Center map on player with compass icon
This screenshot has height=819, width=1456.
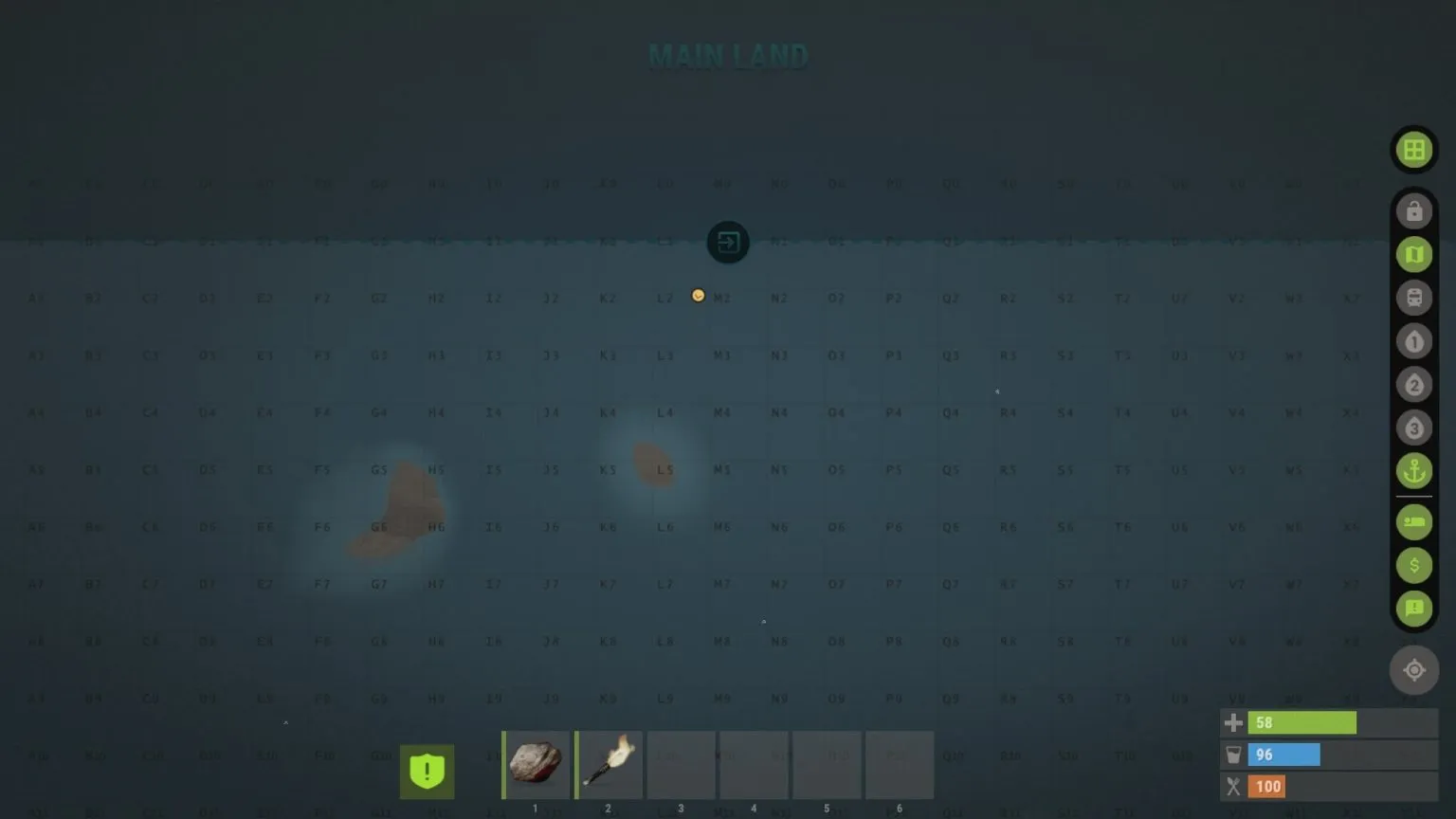(x=1413, y=670)
